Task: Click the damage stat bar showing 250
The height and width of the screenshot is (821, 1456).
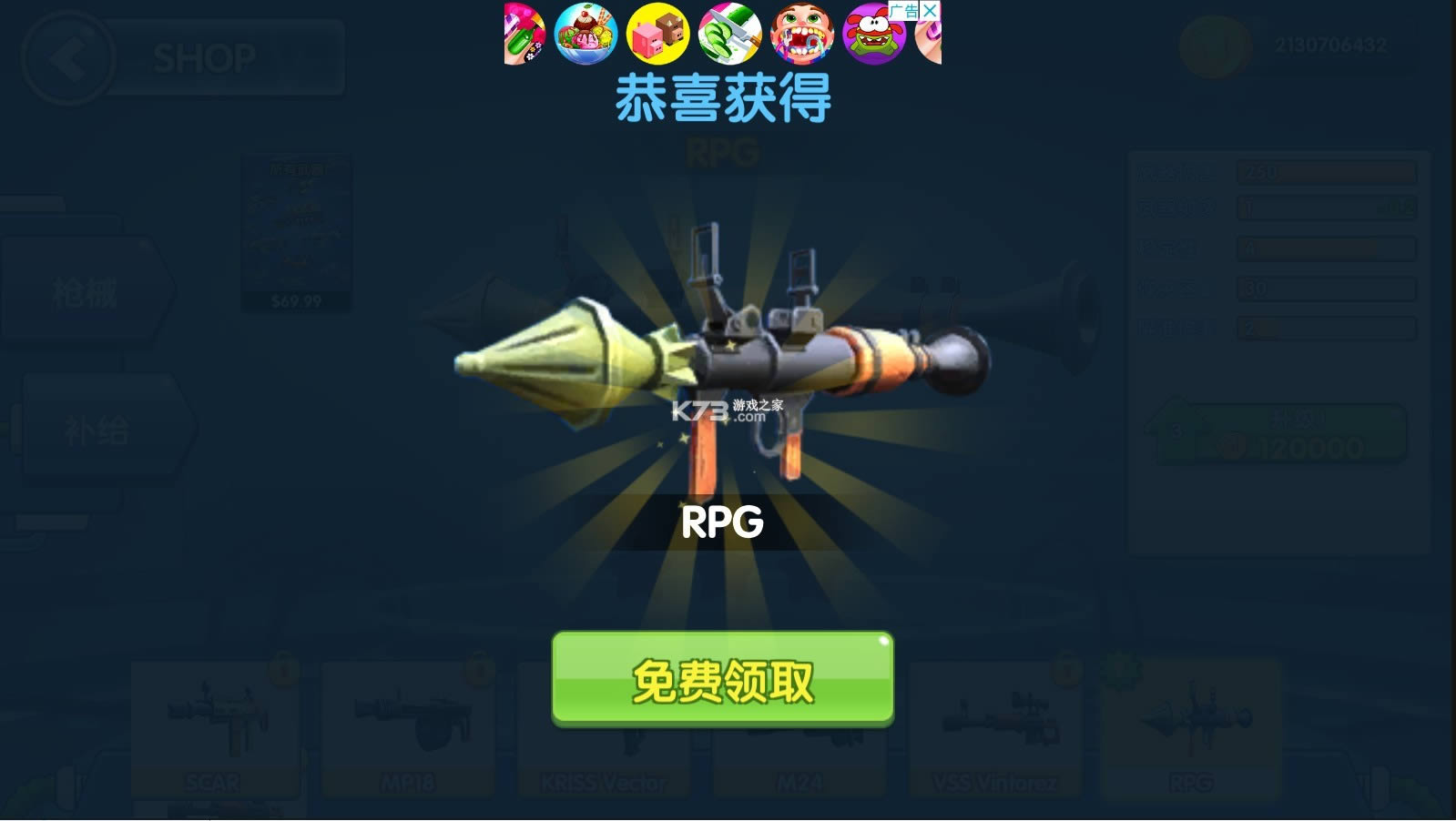Action: point(1325,170)
